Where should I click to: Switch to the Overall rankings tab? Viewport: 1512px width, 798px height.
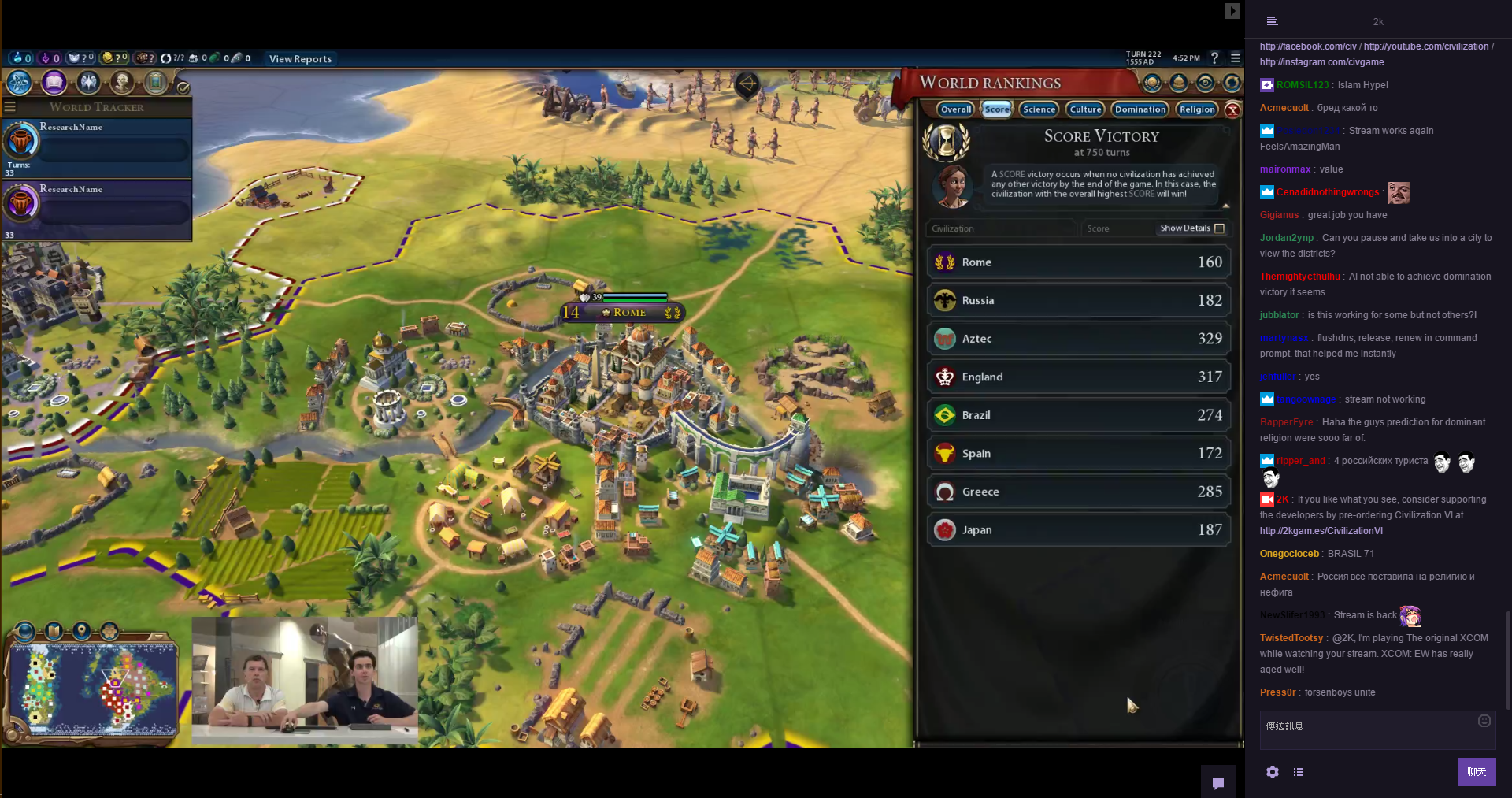tap(956, 109)
